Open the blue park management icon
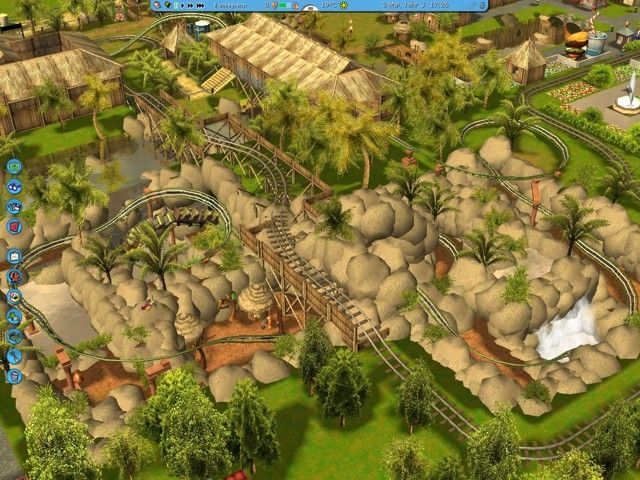Screen dimensions: 640x480 click(x=14, y=186)
